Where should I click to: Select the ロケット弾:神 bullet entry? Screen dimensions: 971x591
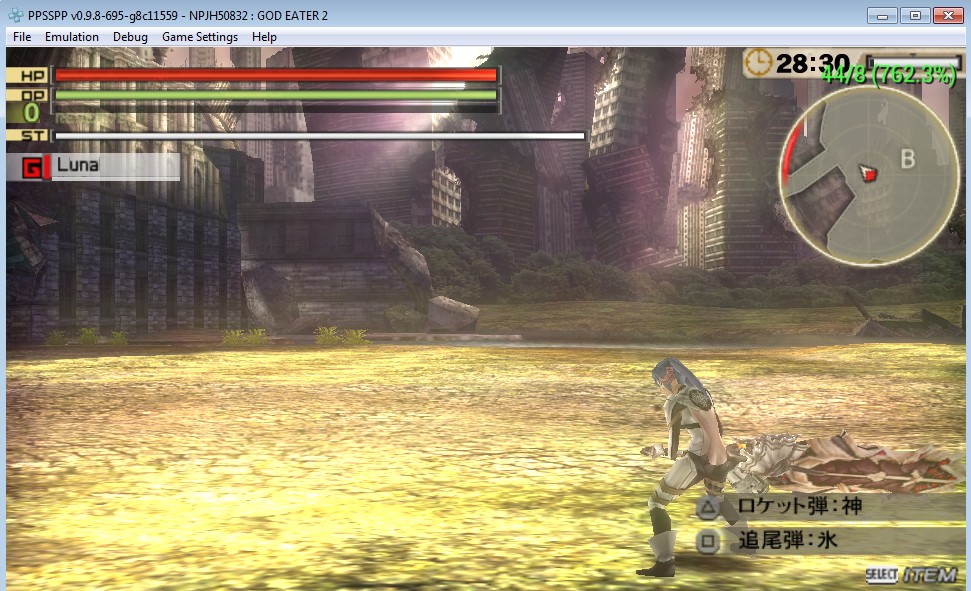coord(798,507)
